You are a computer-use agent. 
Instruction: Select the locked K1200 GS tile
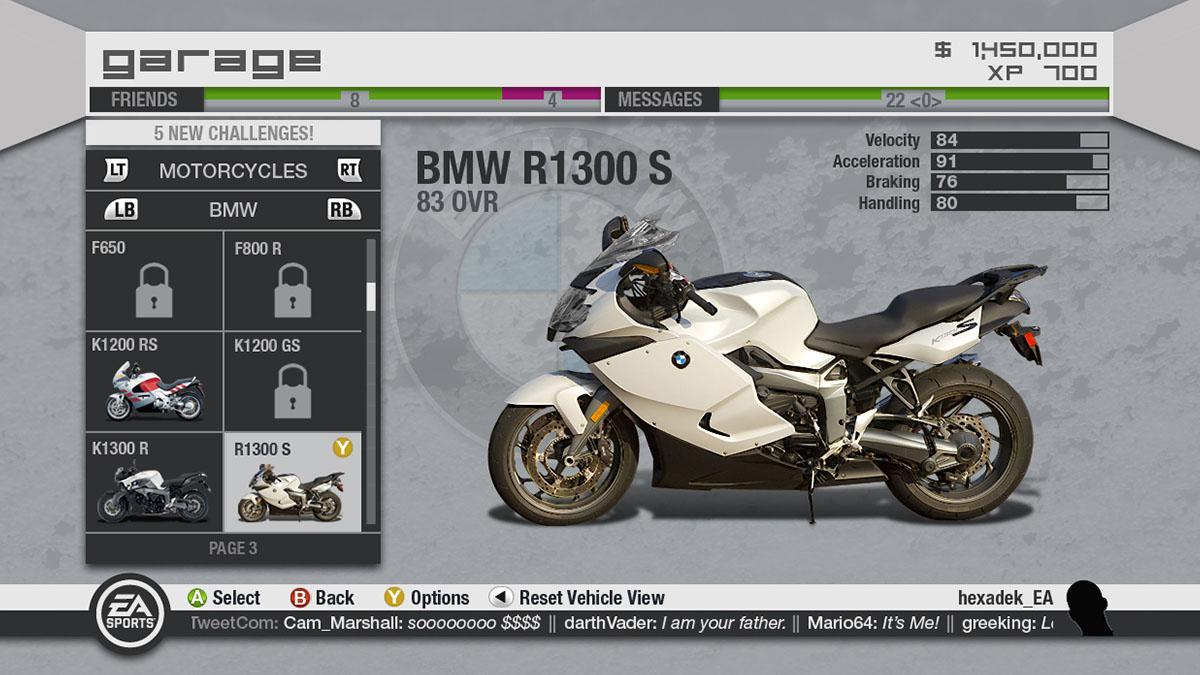(x=292, y=381)
